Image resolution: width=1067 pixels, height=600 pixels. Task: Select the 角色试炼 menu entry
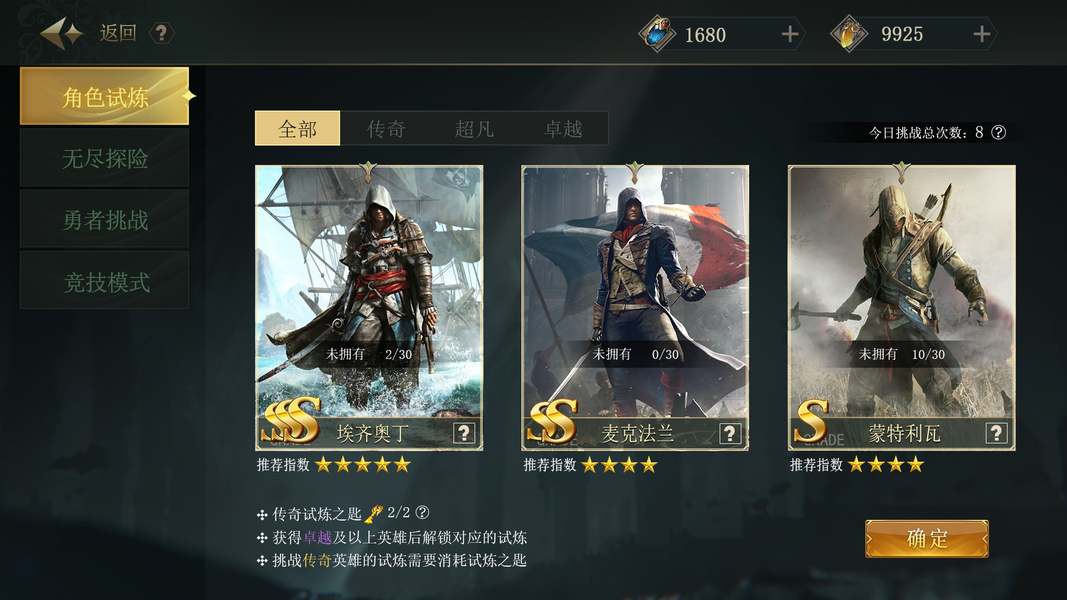[105, 97]
